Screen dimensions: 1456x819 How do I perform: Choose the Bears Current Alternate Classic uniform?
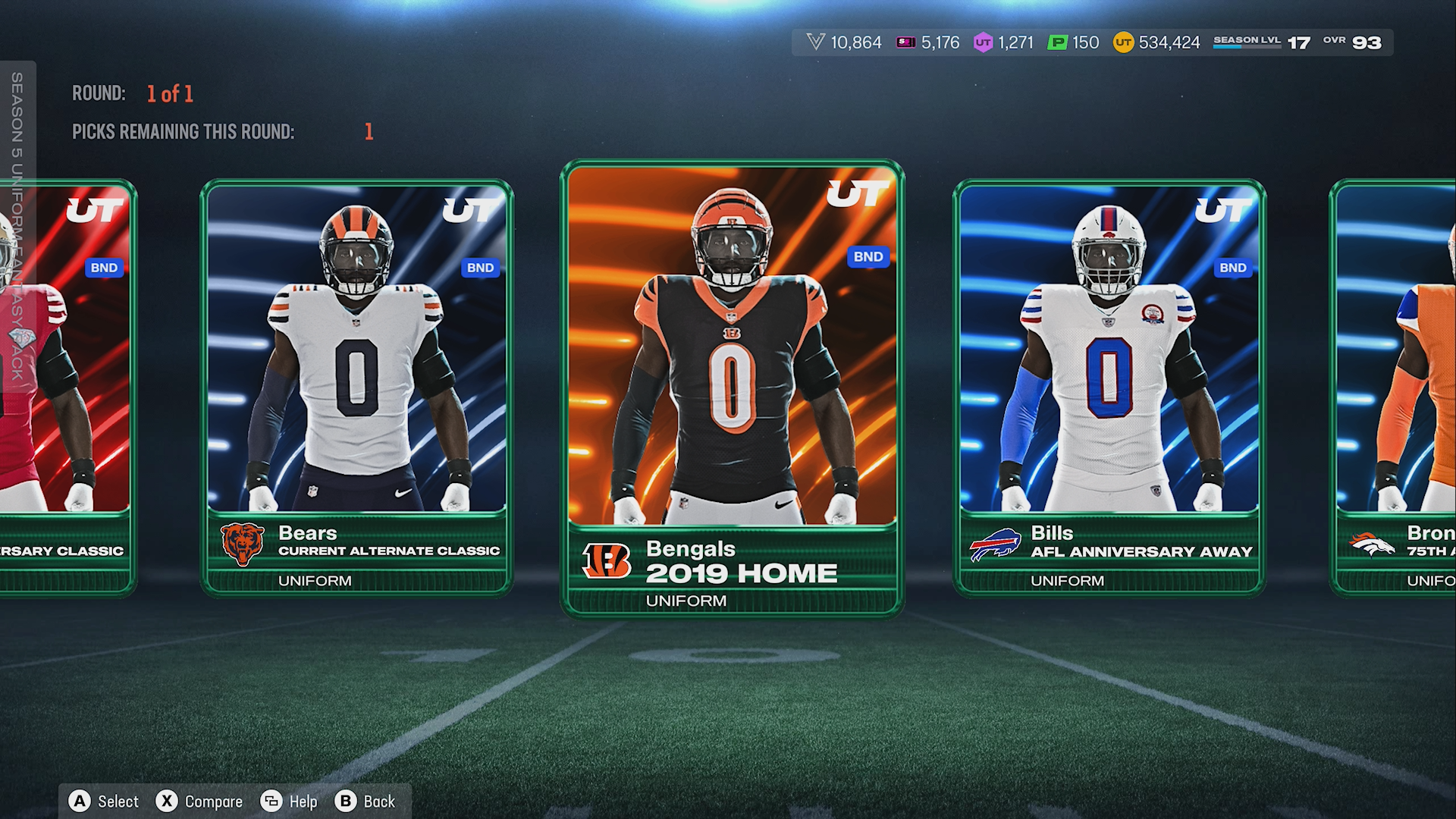356,387
